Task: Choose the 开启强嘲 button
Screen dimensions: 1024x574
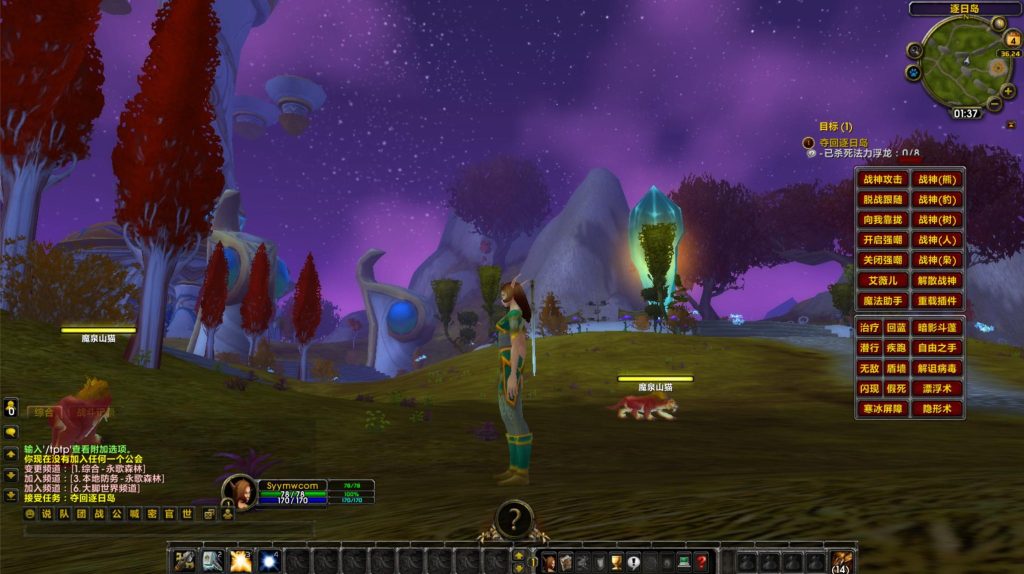Action: (x=882, y=240)
